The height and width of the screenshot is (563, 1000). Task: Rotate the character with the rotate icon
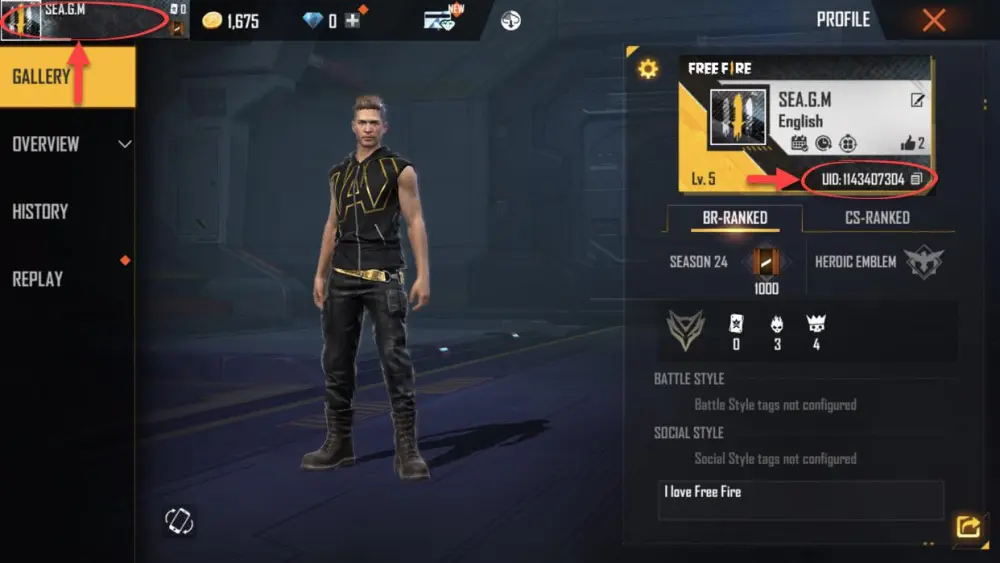[x=179, y=521]
